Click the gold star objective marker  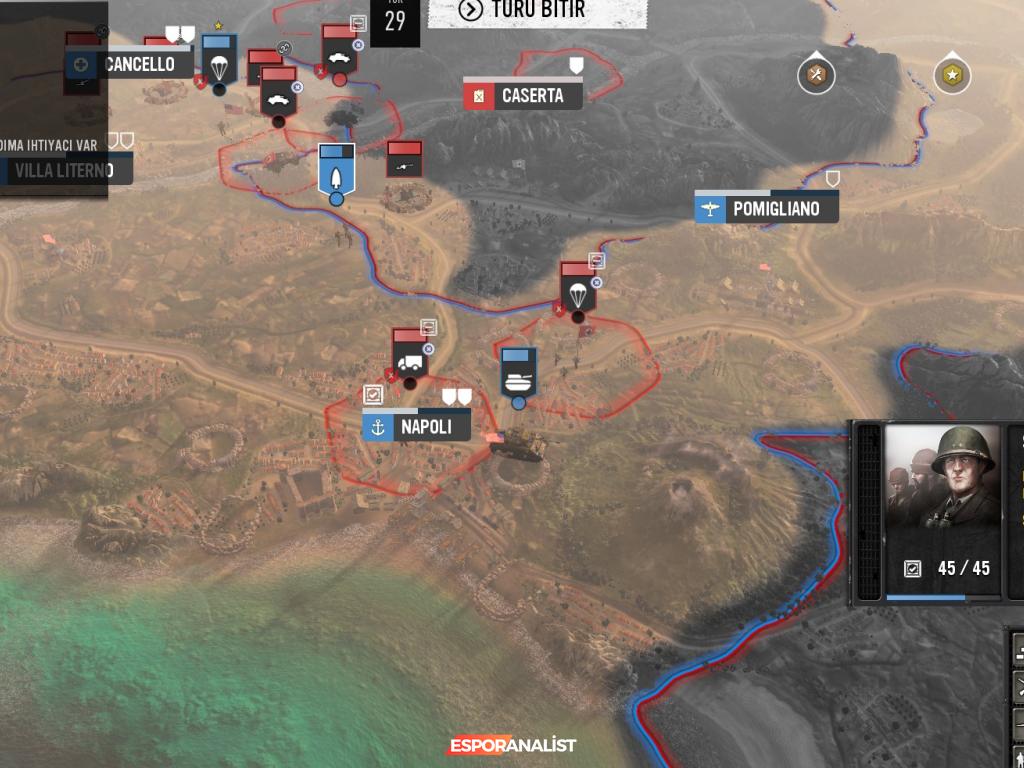(952, 74)
